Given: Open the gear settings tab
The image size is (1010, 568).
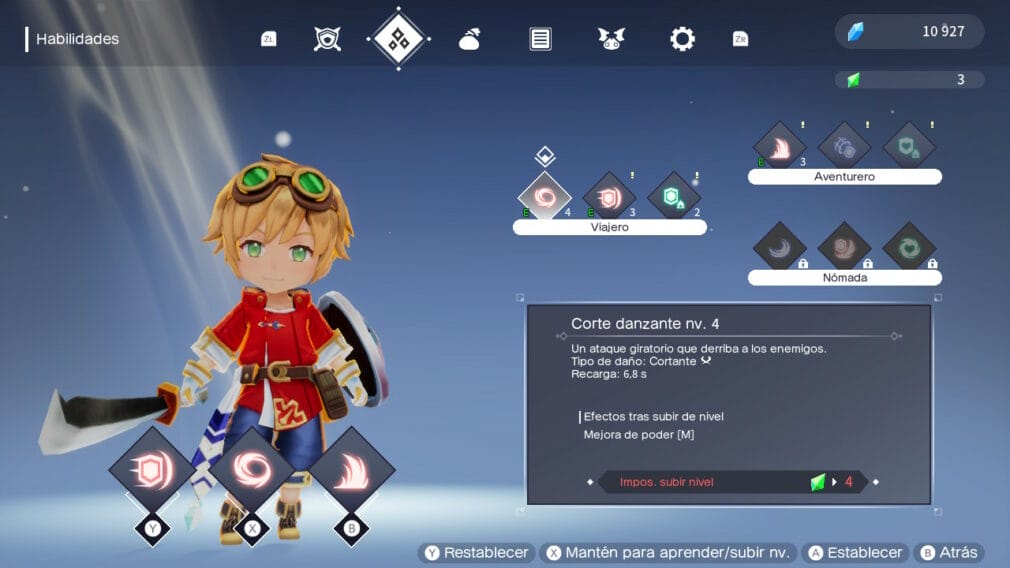Looking at the screenshot, I should click(682, 39).
